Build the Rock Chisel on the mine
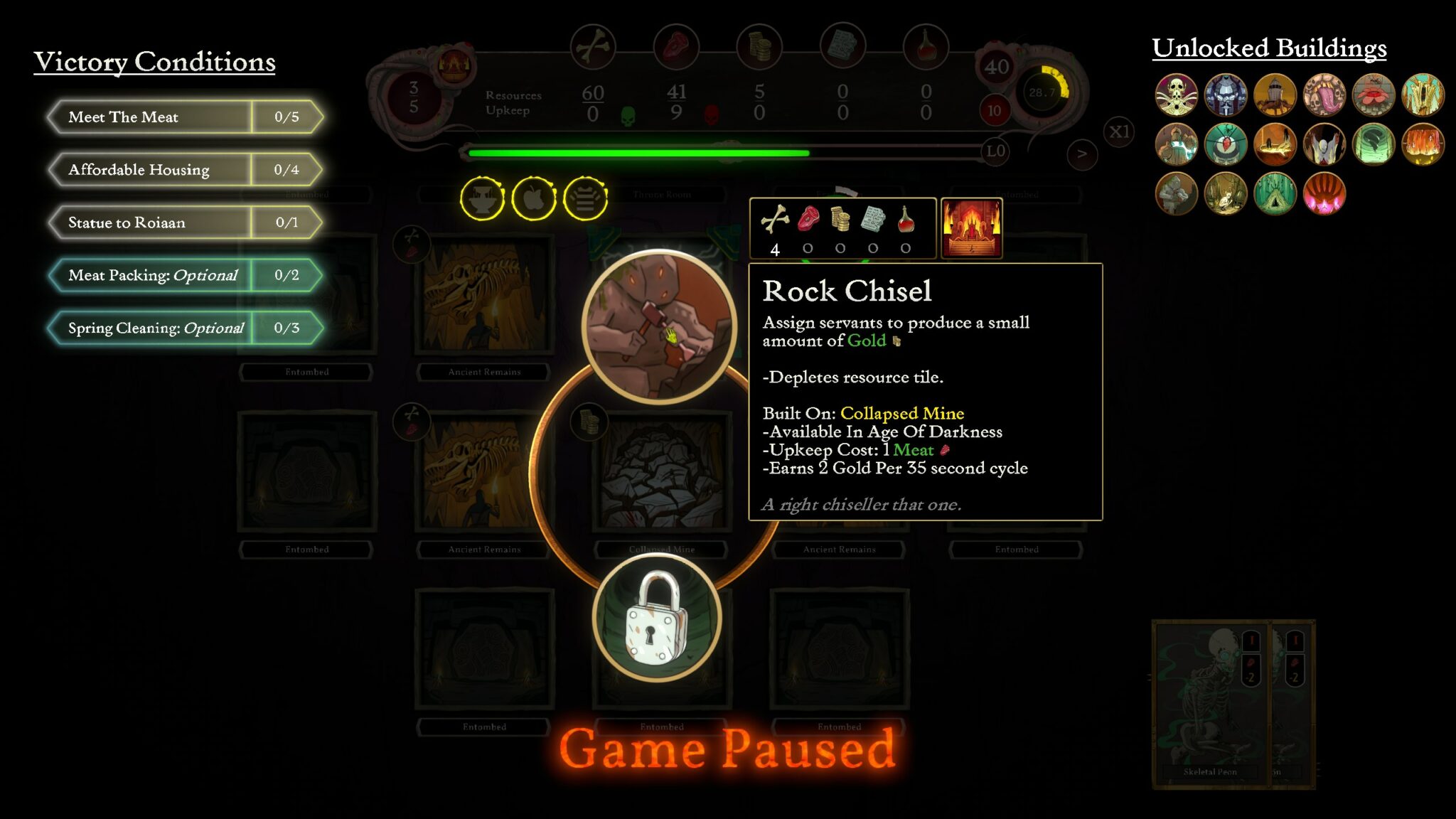Screen dimensions: 1456x819 pos(660,326)
